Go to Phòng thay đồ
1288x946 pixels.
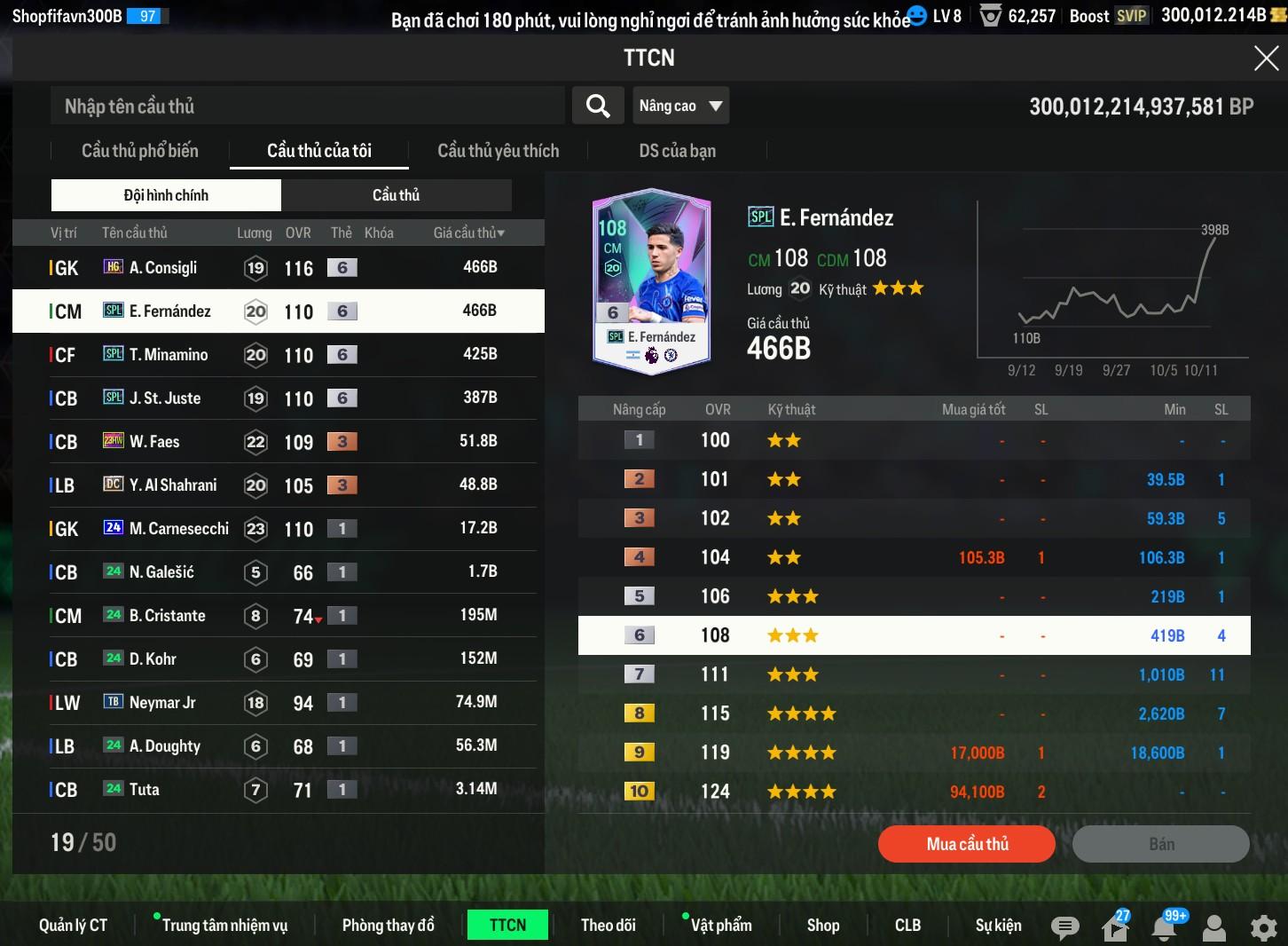[388, 925]
